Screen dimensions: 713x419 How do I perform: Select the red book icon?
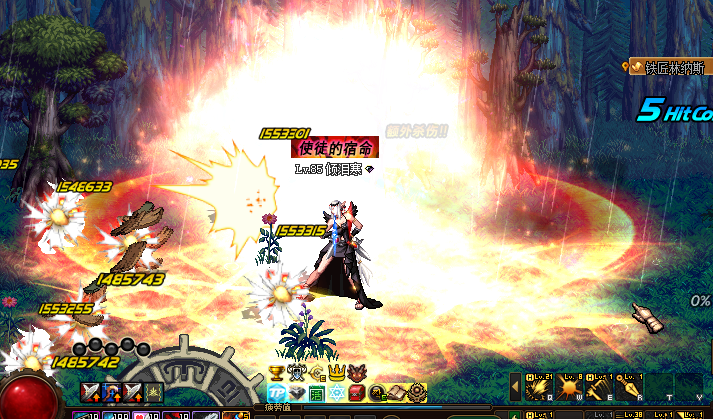click(358, 392)
